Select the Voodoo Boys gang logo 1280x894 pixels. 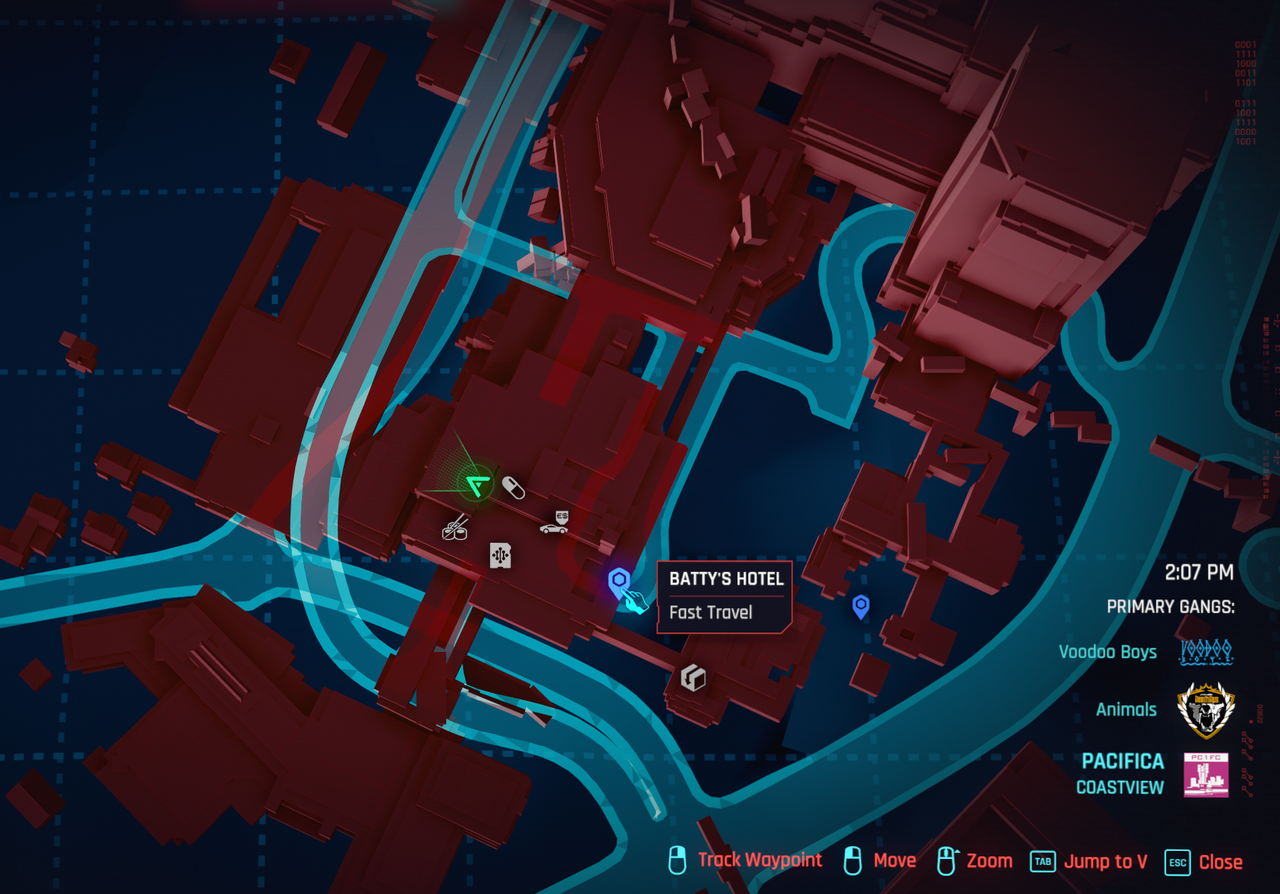click(1206, 652)
